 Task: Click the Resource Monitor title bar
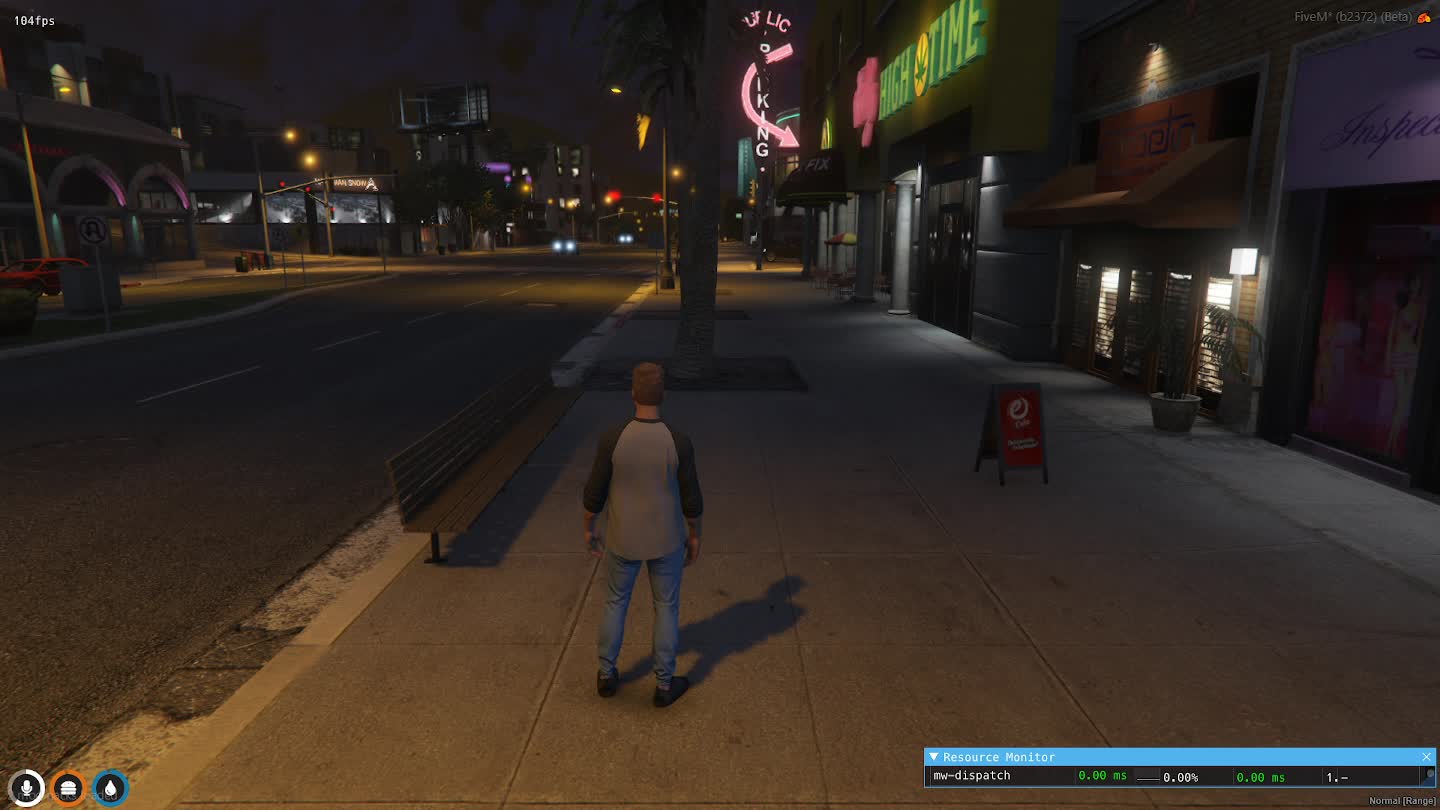tap(1150, 757)
